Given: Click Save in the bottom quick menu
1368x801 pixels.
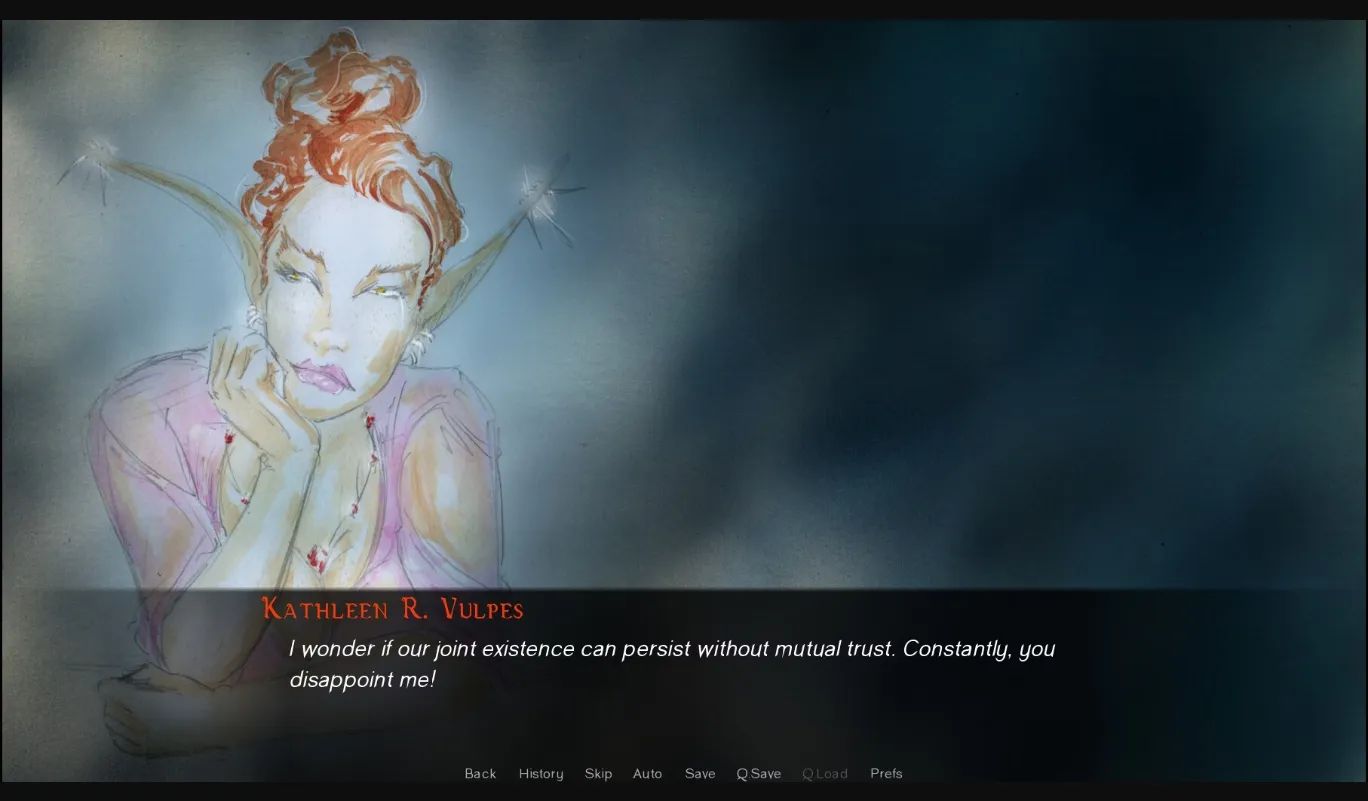Looking at the screenshot, I should (x=699, y=773).
